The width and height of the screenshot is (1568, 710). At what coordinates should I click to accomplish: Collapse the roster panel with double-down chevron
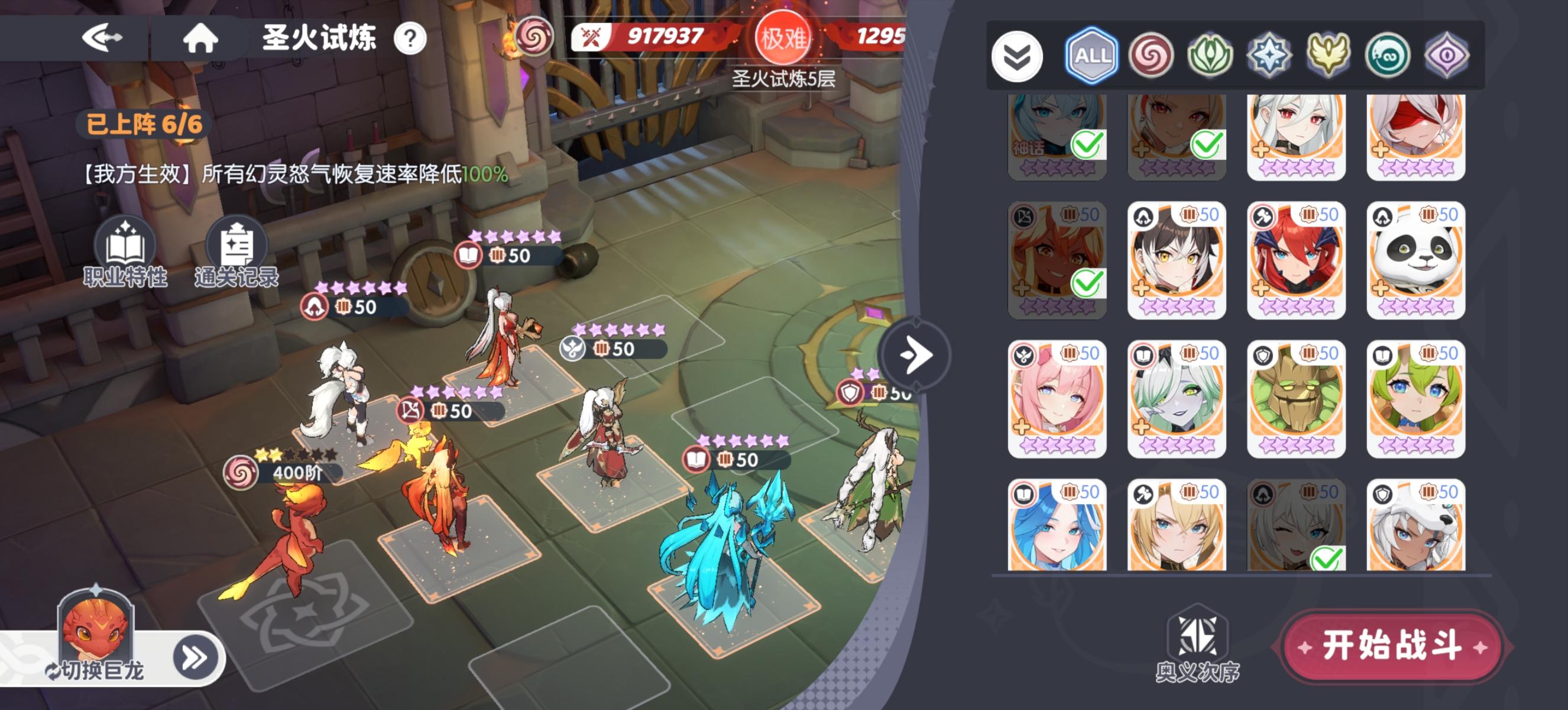[x=1018, y=55]
